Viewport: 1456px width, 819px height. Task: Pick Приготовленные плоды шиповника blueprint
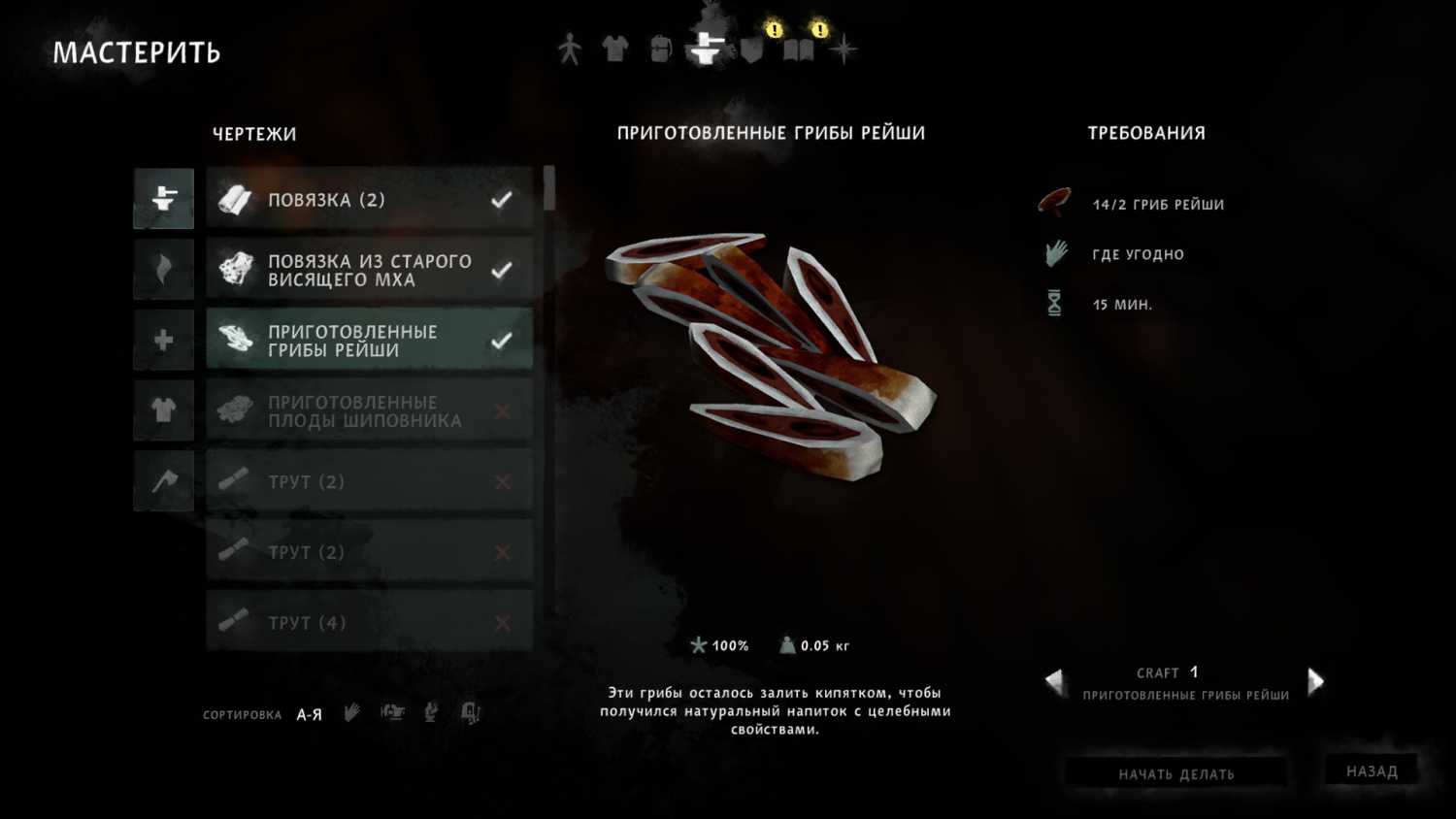(x=369, y=411)
